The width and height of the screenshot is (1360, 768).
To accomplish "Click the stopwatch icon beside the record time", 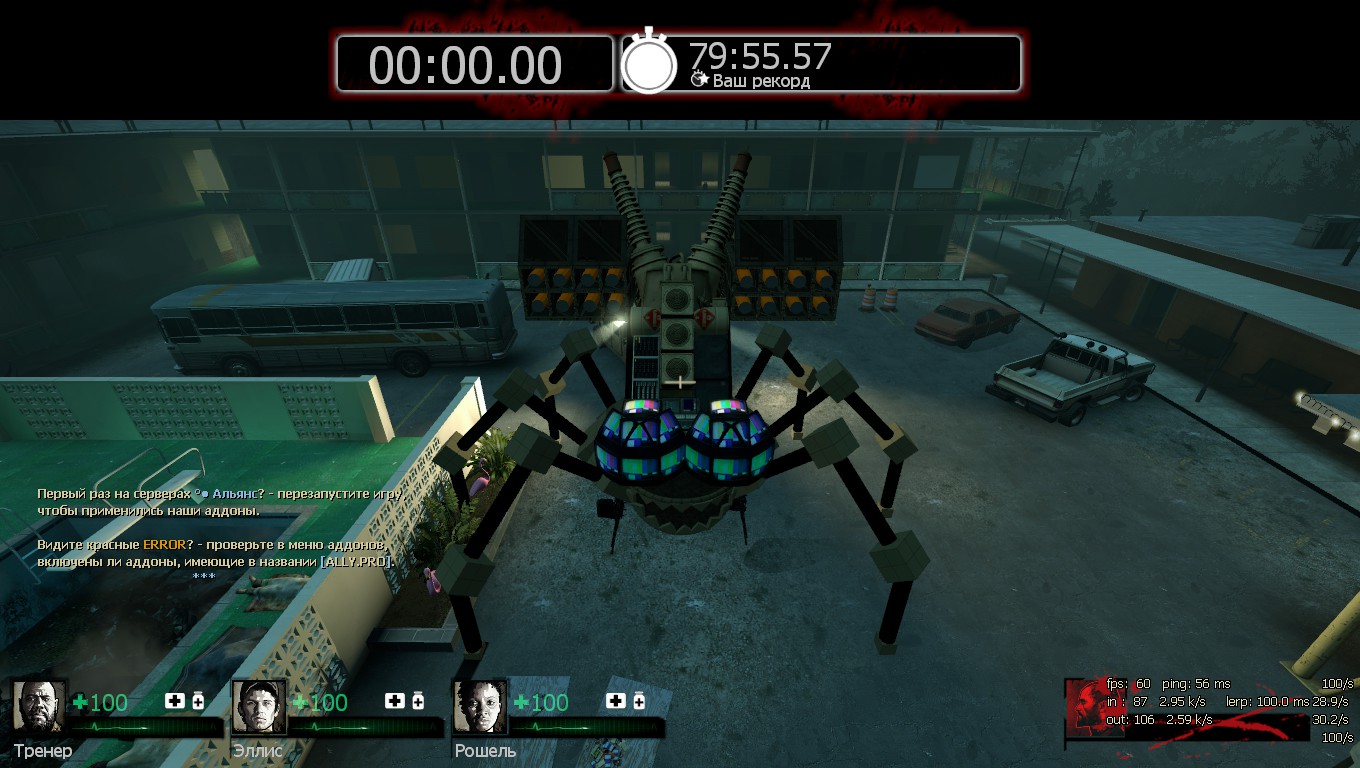I will pos(649,63).
